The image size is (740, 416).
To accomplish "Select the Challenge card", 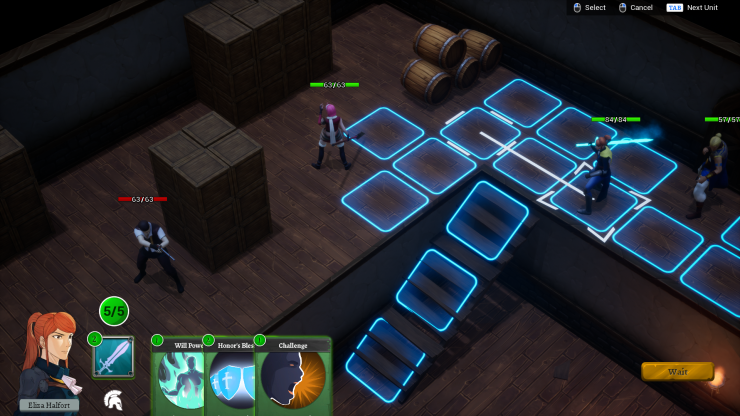I will pos(293,378).
